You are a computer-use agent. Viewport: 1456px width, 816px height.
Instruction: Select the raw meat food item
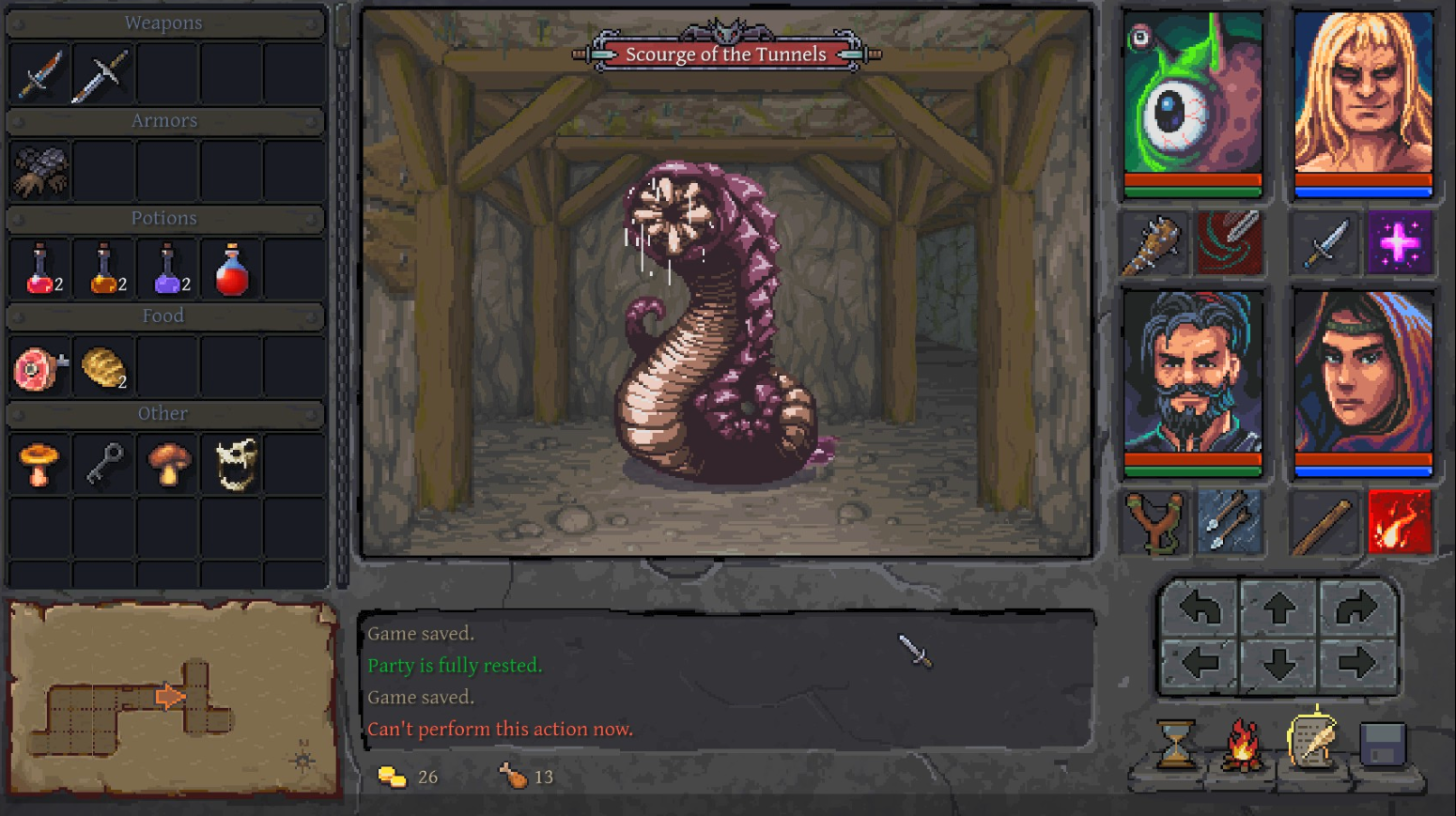[x=39, y=368]
